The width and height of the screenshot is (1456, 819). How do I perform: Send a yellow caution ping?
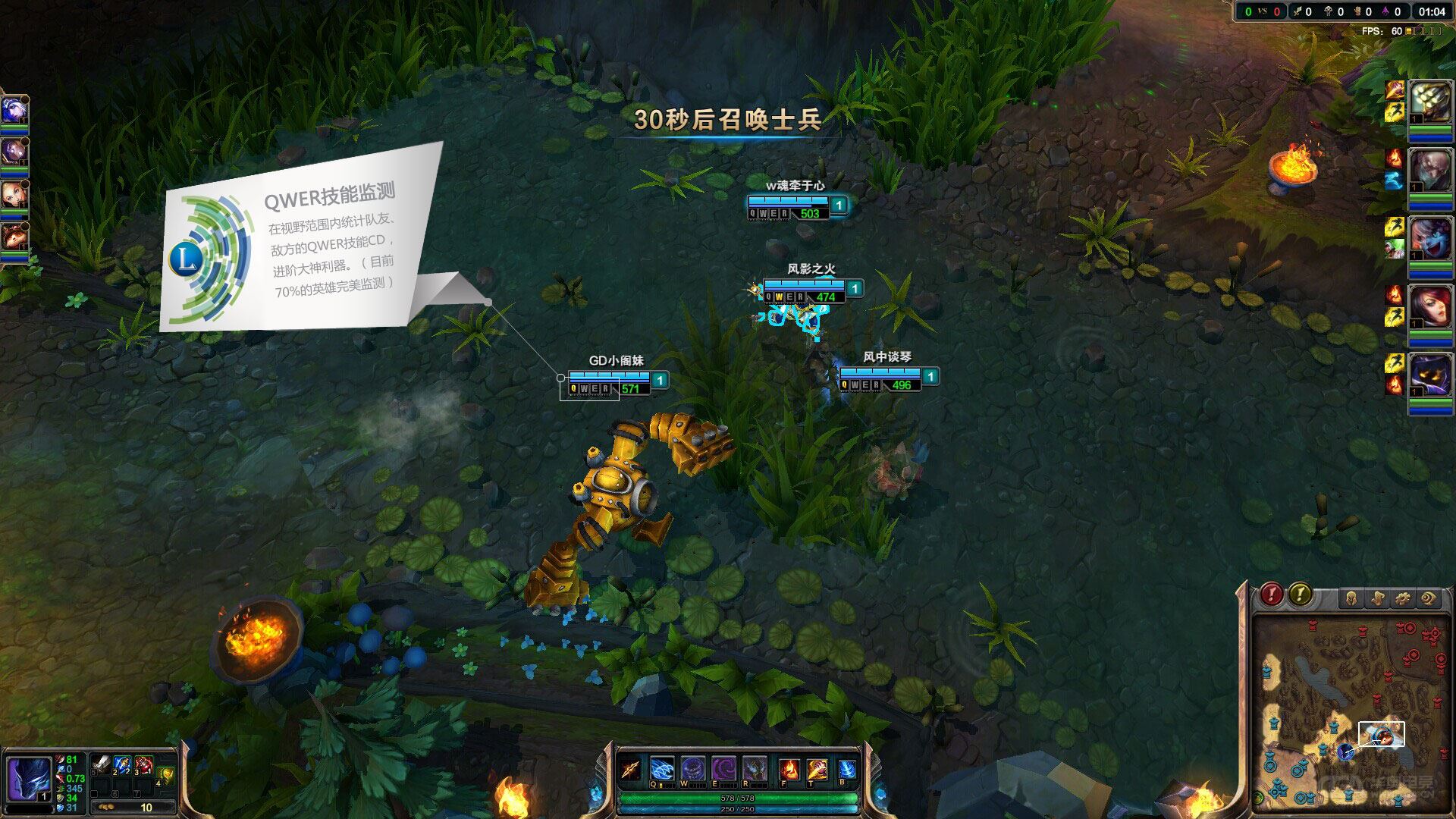1300,595
